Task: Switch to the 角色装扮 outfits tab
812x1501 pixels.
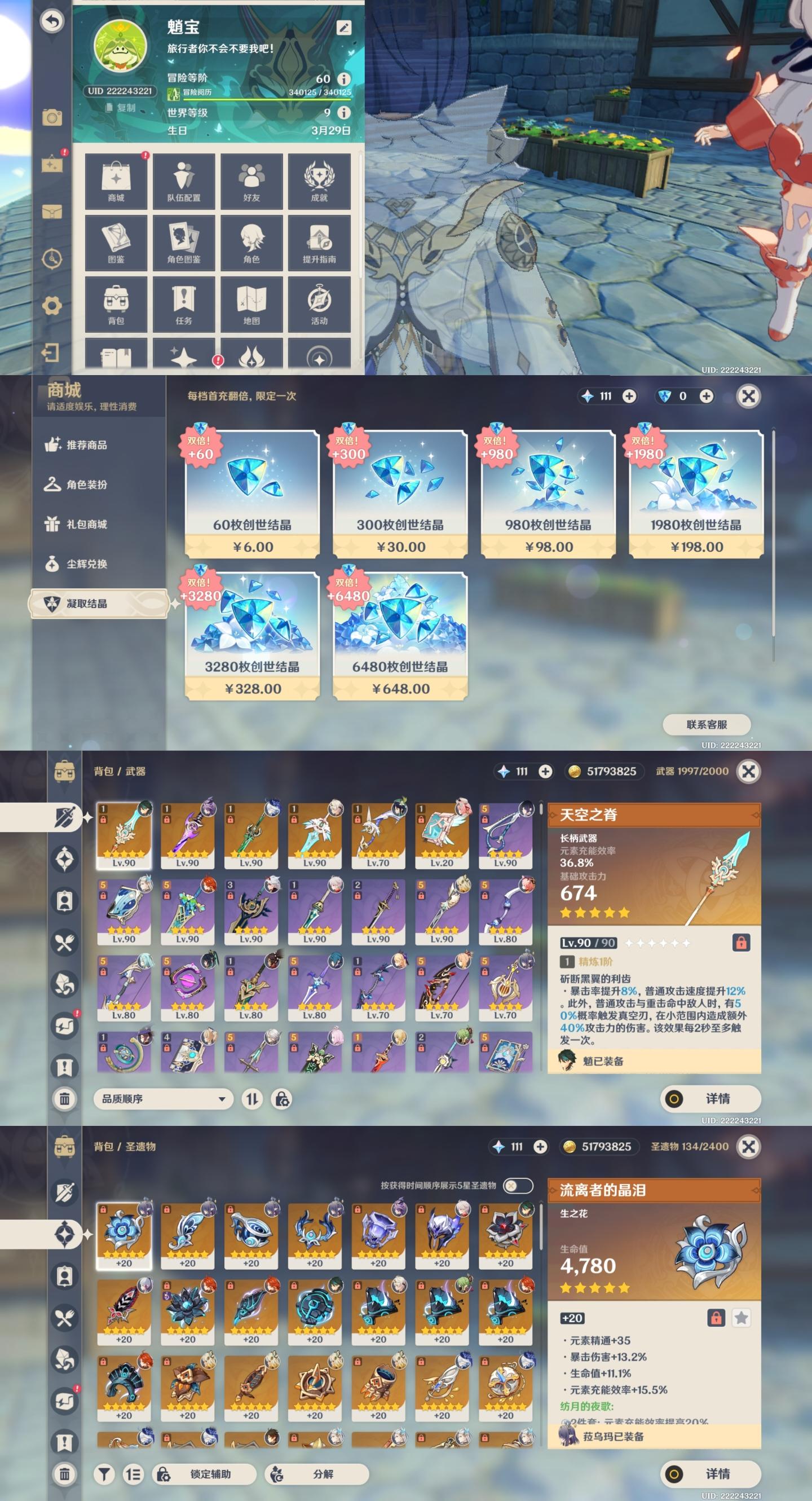Action: 86,485
